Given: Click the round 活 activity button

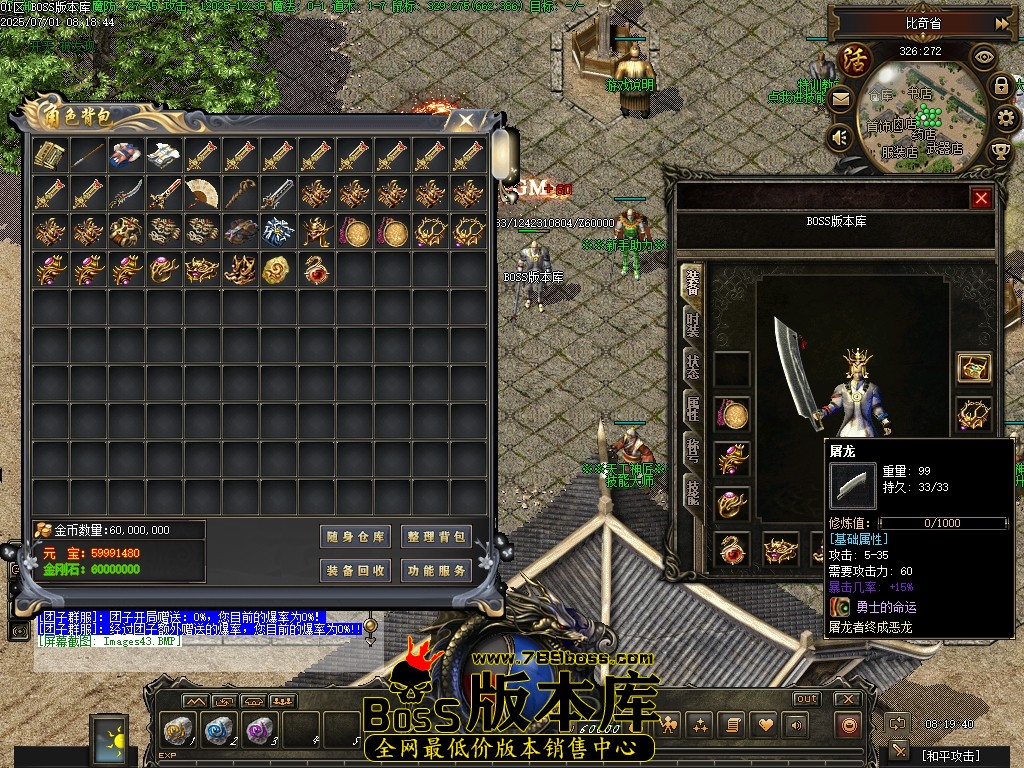Looking at the screenshot, I should point(856,59).
